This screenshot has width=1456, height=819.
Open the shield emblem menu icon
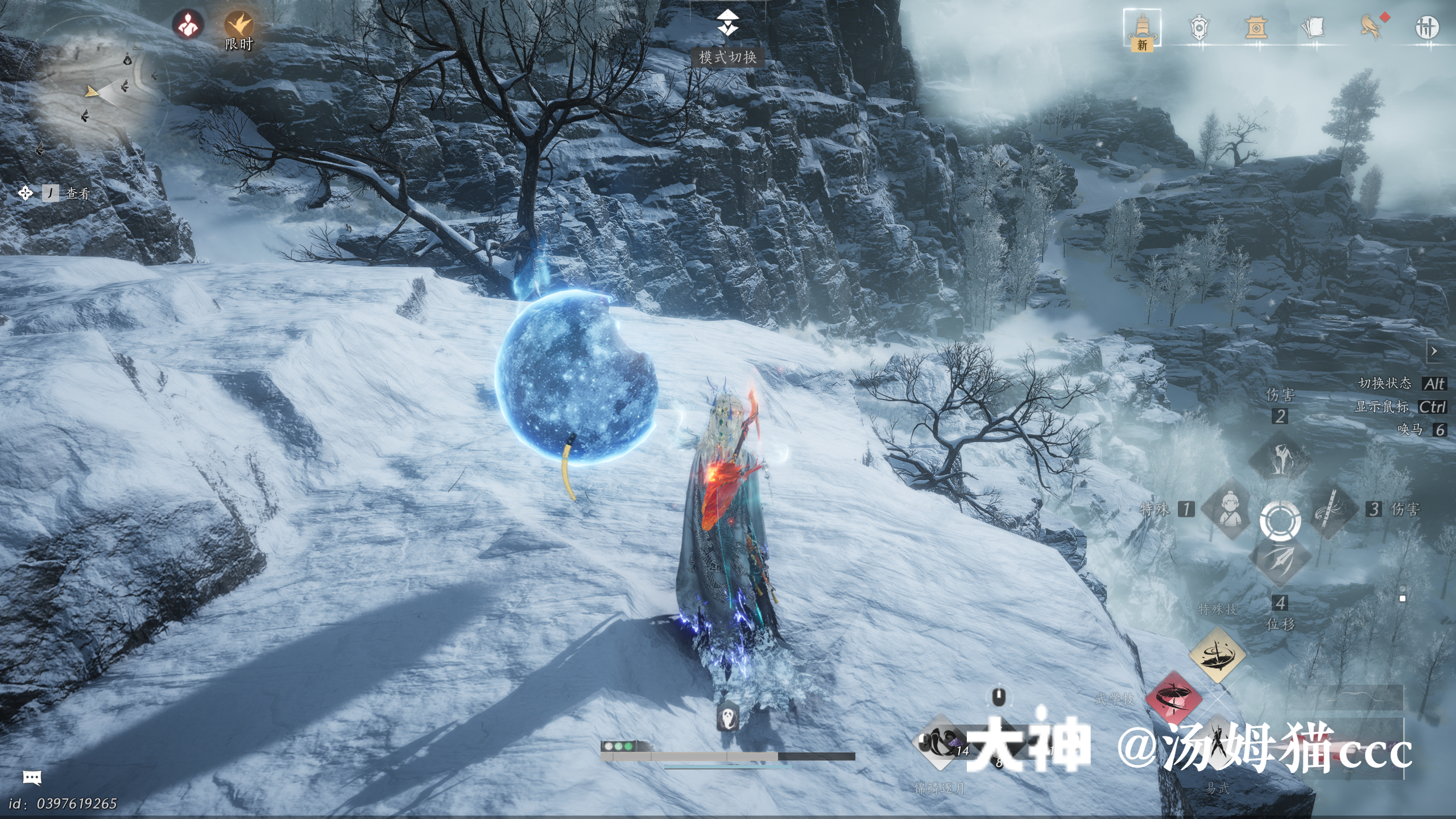point(1199,27)
